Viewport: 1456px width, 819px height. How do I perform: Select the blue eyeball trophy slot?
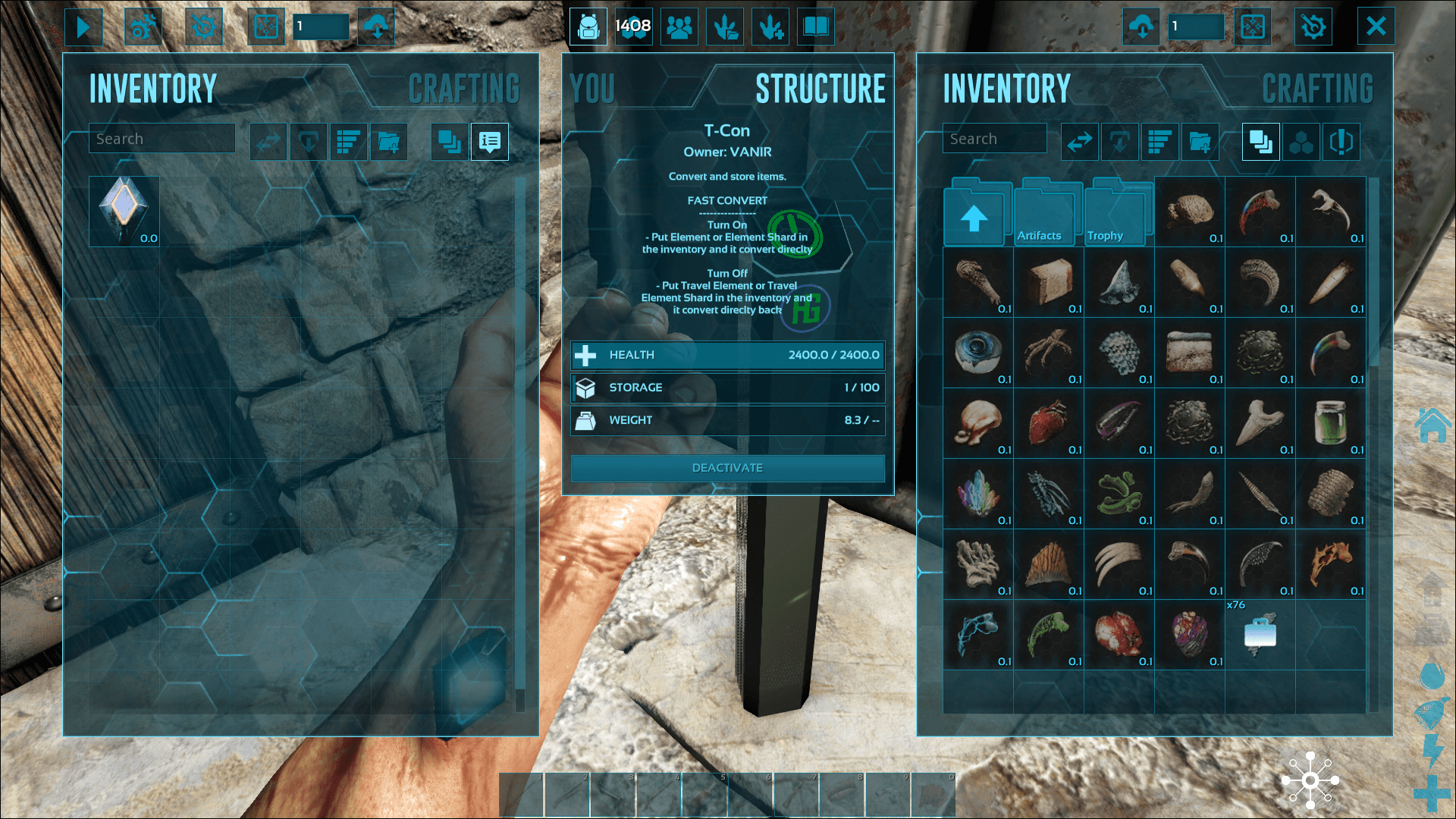pos(978,353)
